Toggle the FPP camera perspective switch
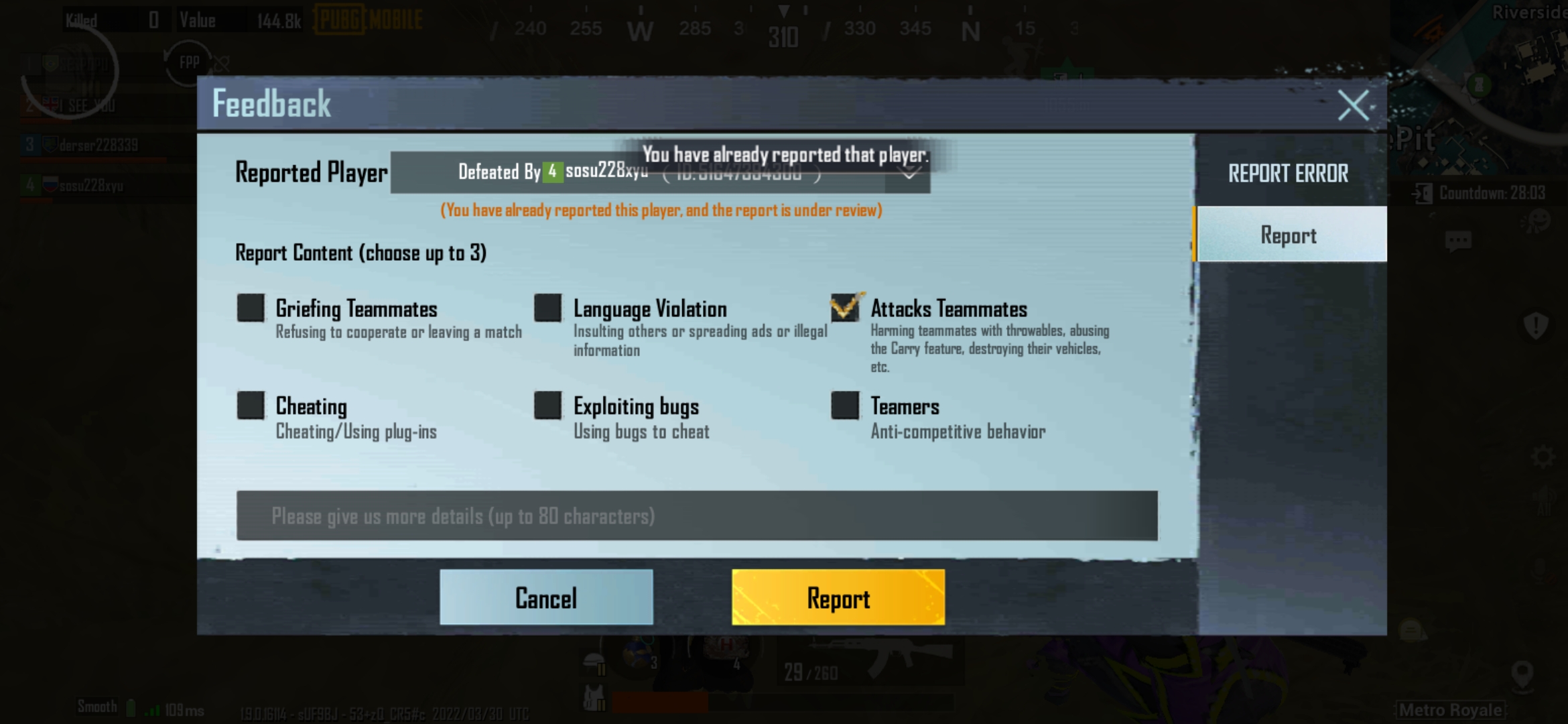Image resolution: width=1568 pixels, height=724 pixels. point(188,62)
